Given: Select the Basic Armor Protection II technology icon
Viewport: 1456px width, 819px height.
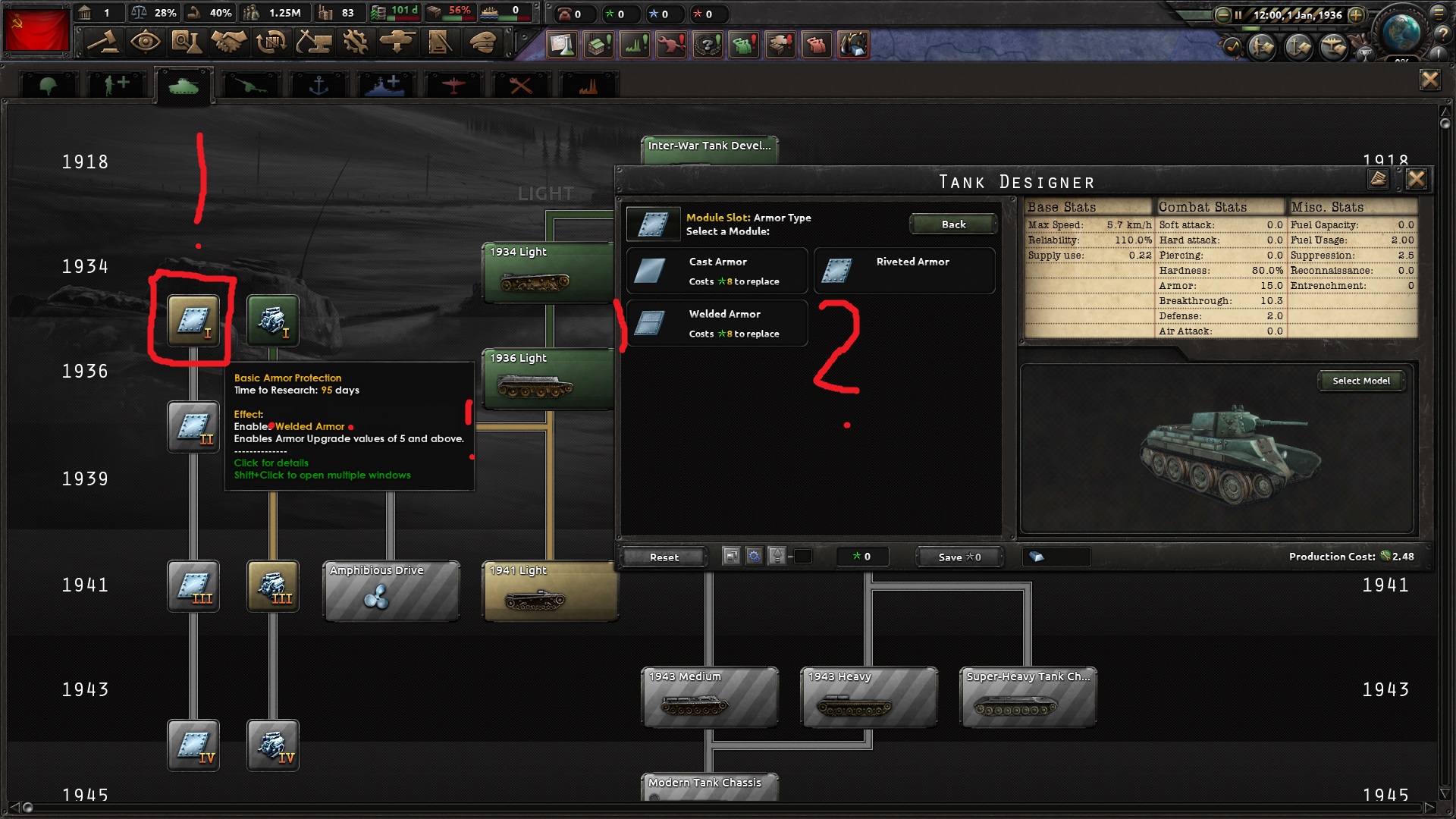Looking at the screenshot, I should (193, 427).
